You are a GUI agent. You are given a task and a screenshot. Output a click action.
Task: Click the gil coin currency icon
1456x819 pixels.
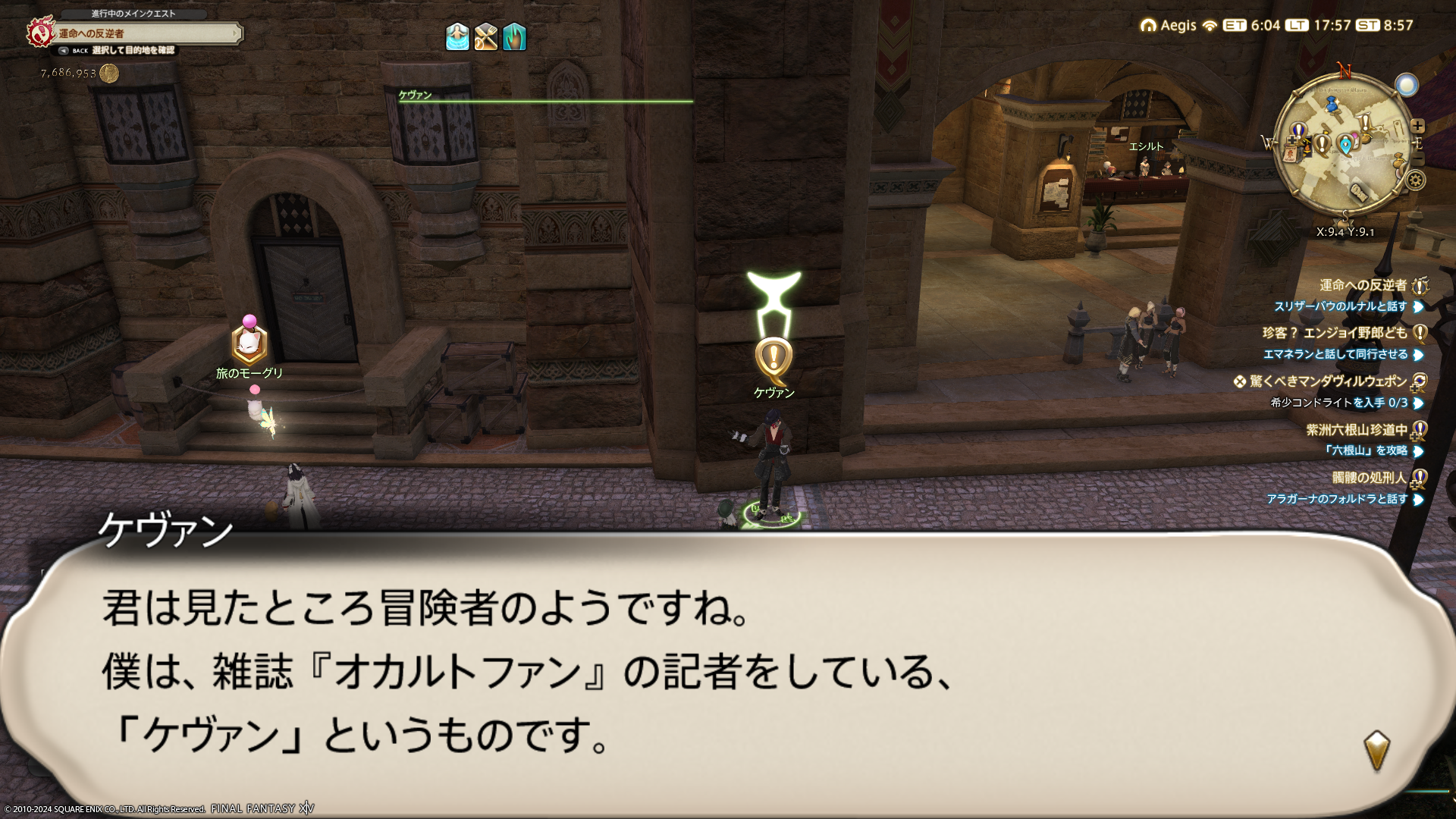pos(109,74)
